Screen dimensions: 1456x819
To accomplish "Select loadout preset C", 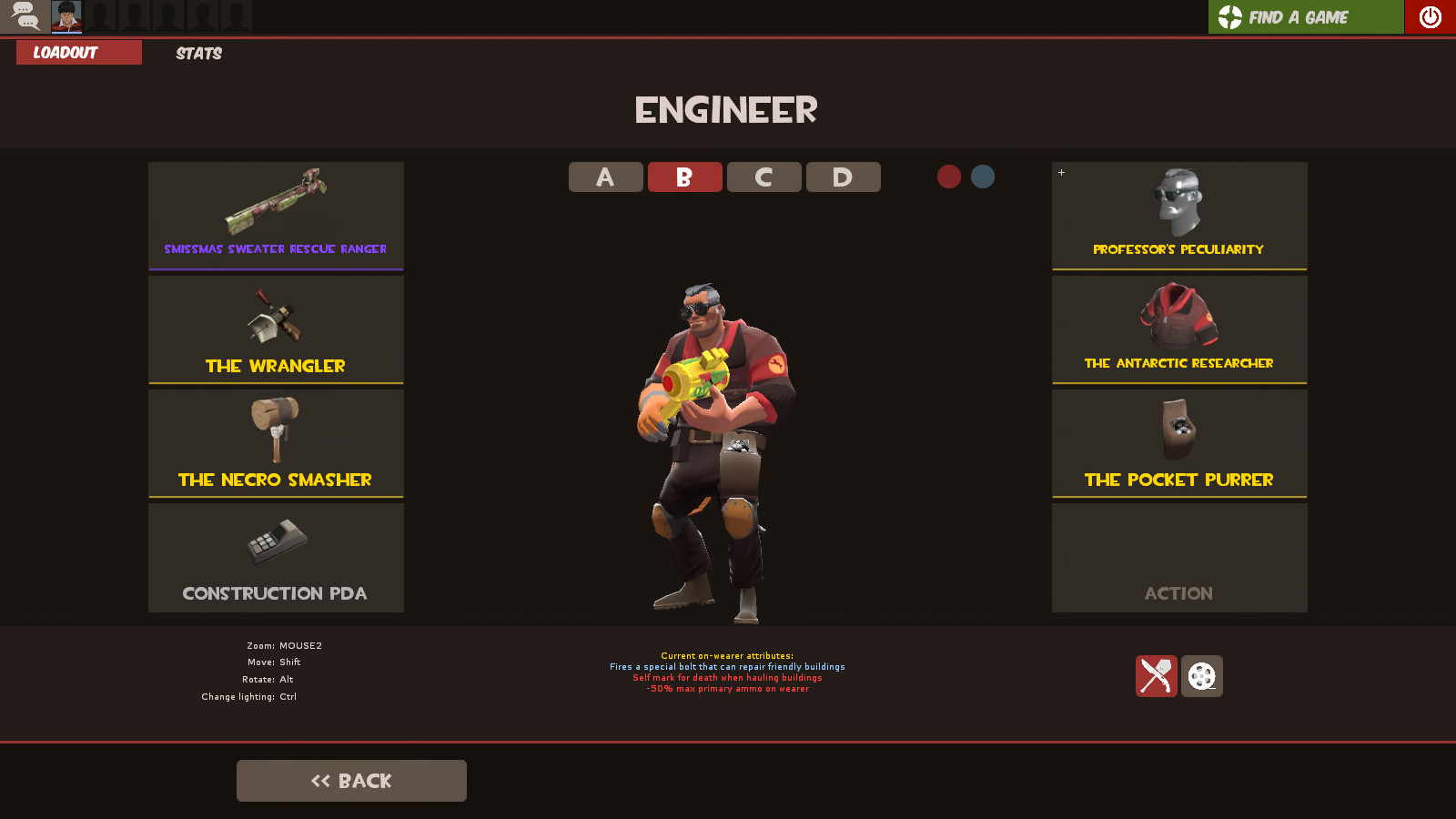I will [763, 177].
